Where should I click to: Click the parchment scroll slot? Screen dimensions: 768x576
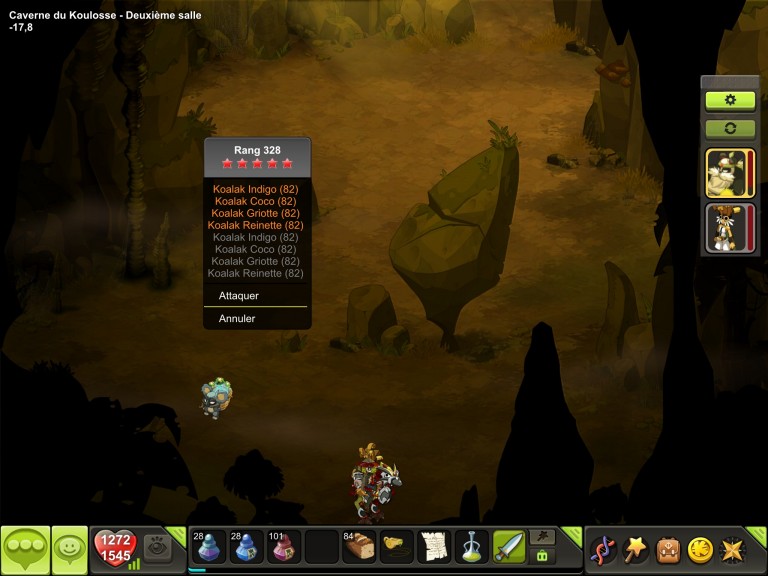point(433,547)
